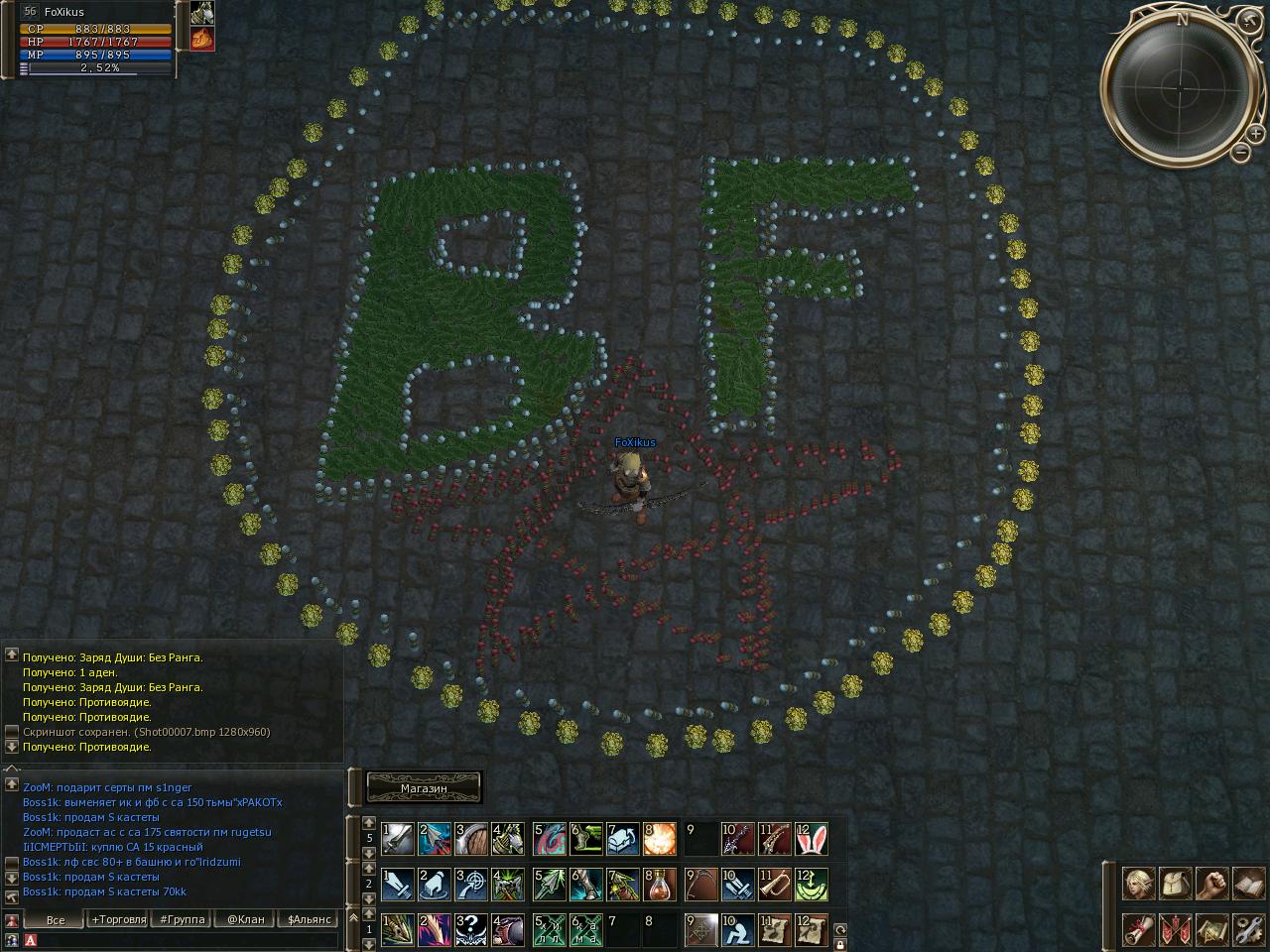The height and width of the screenshot is (952, 1270).
Task: Switch to the $Альянс alliance chat tab
Action: click(x=309, y=920)
